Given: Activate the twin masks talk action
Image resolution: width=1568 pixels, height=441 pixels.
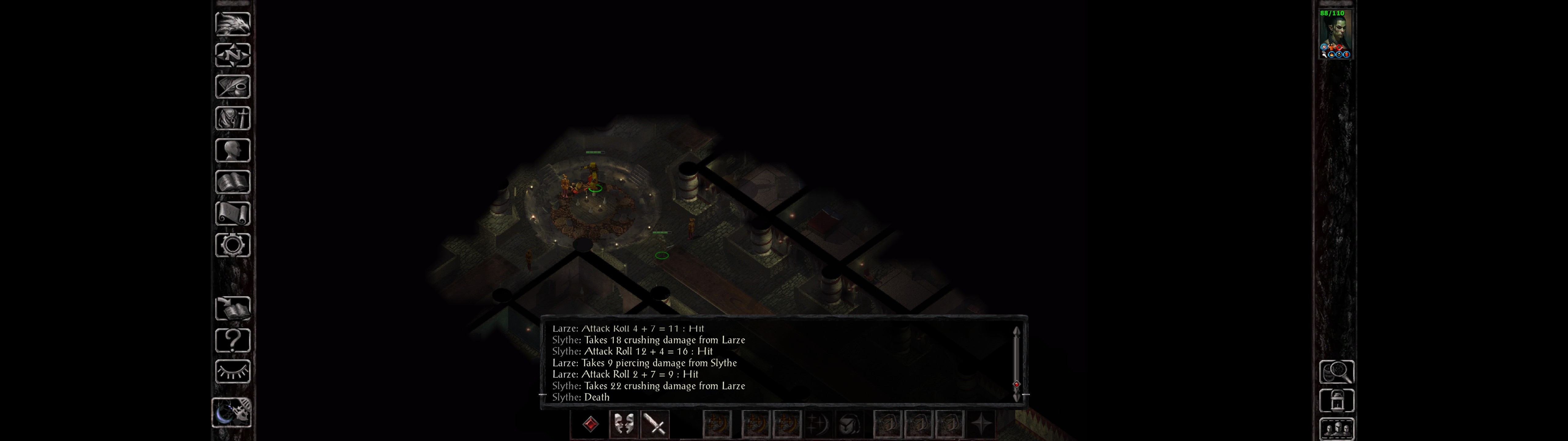Looking at the screenshot, I should (x=623, y=424).
